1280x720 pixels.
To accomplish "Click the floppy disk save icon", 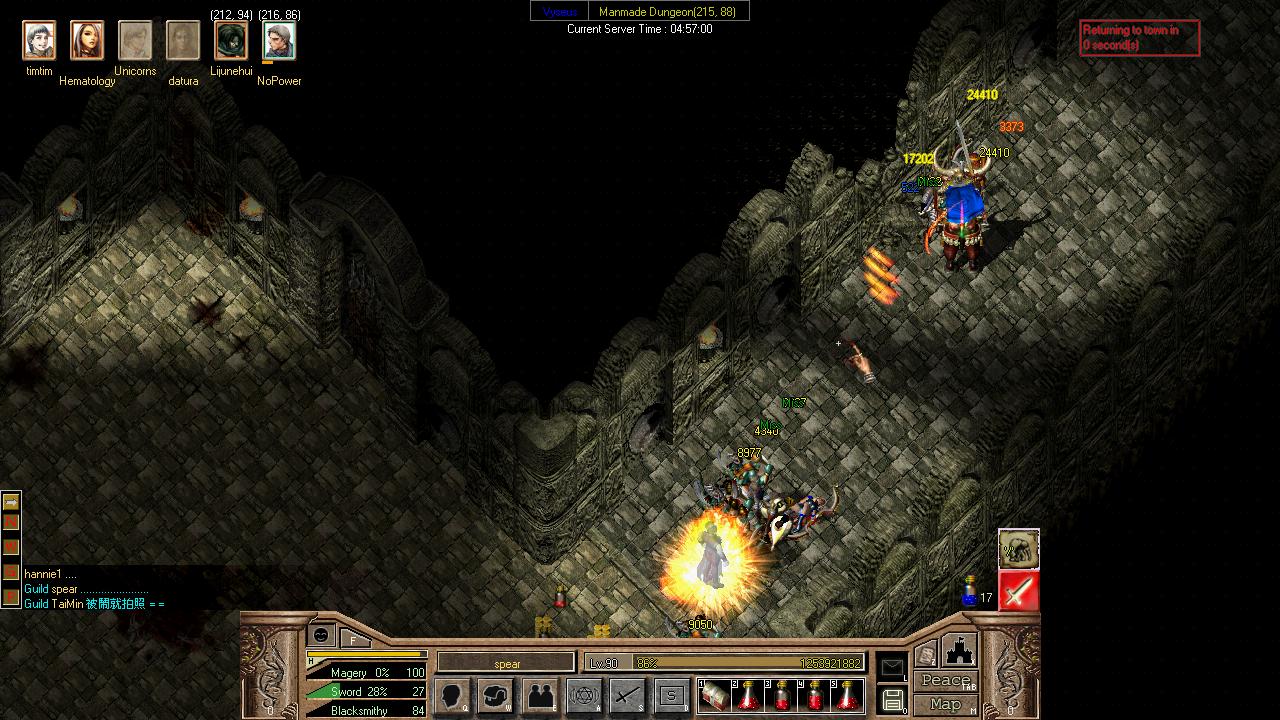I will click(x=892, y=699).
